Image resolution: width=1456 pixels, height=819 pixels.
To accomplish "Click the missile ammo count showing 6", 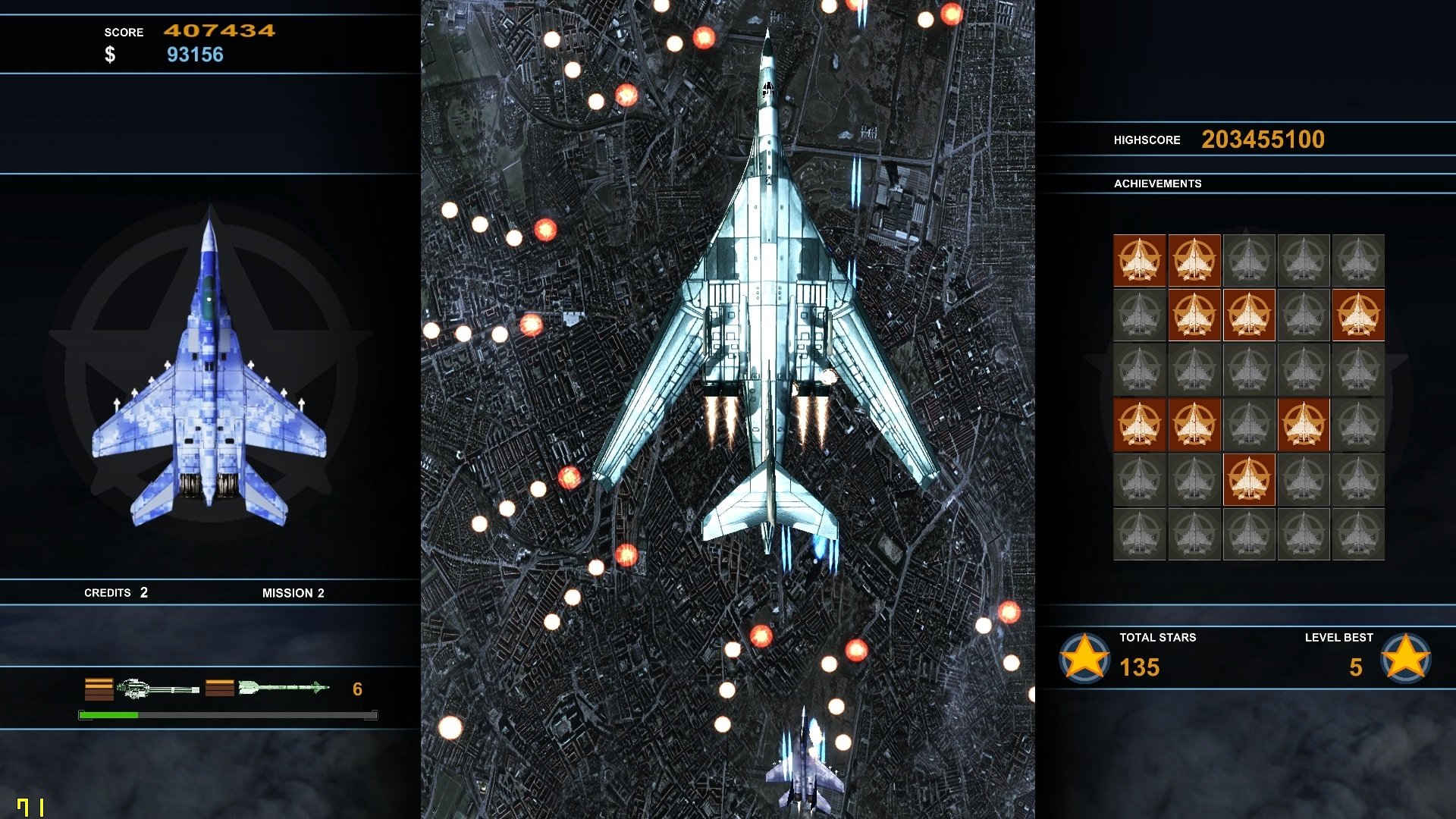I will (356, 689).
